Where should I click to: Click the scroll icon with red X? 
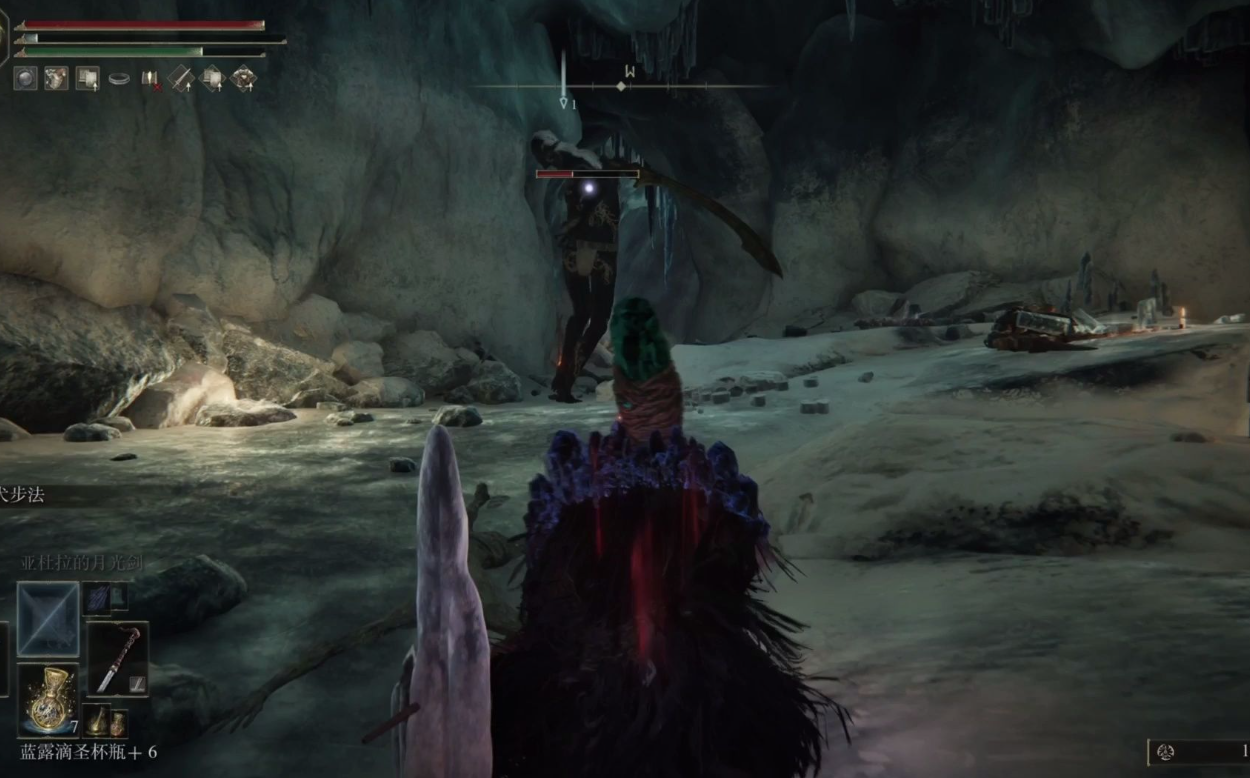[150, 78]
